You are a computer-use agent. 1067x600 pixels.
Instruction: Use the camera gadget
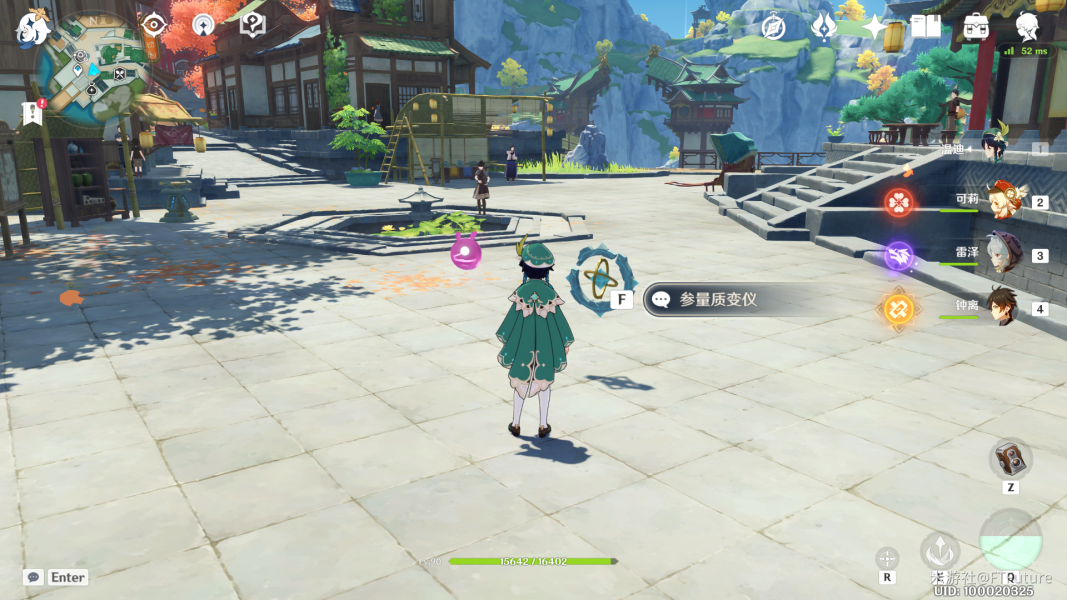point(1010,459)
